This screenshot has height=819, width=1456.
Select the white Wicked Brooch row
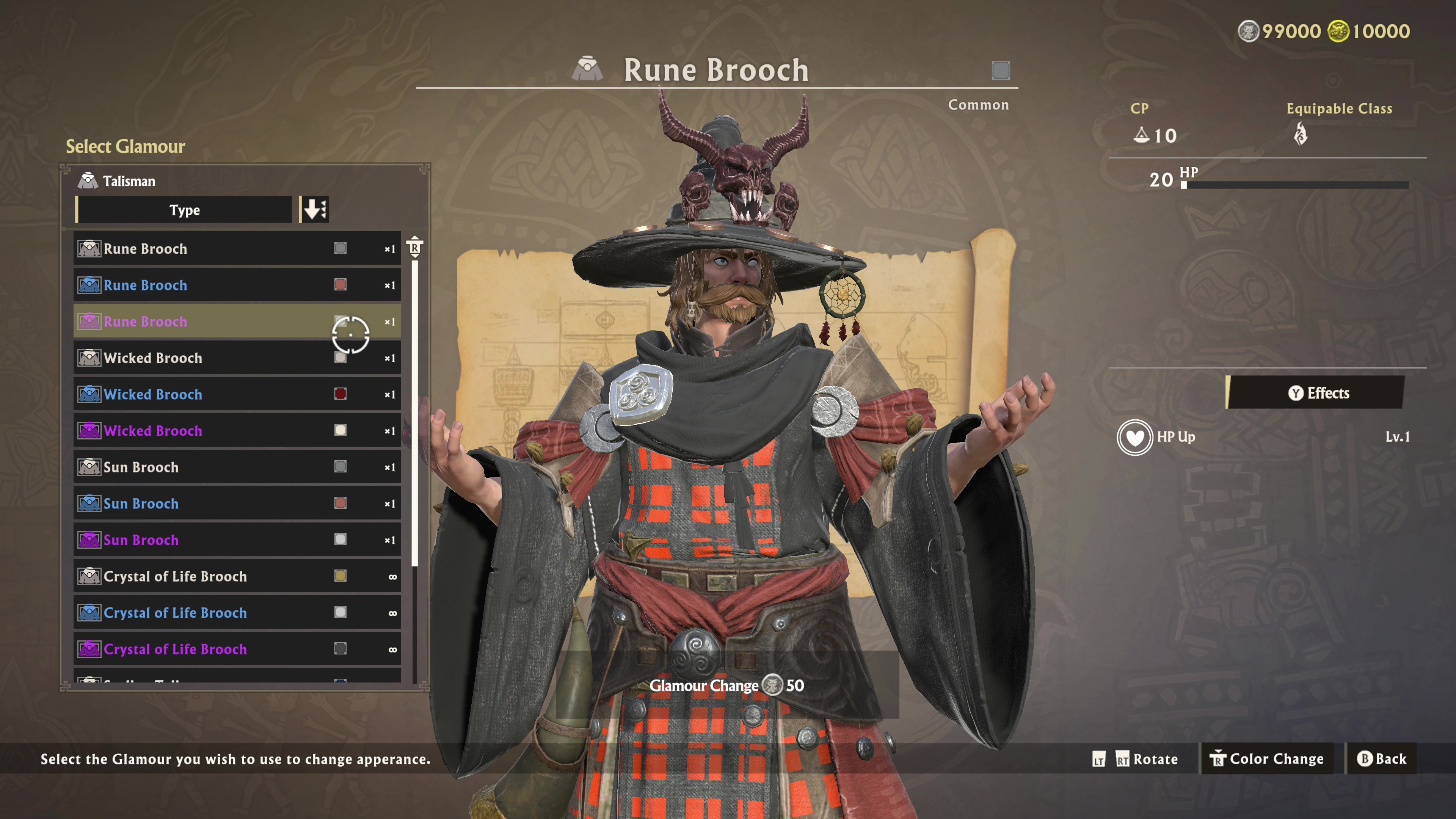tap(237, 358)
